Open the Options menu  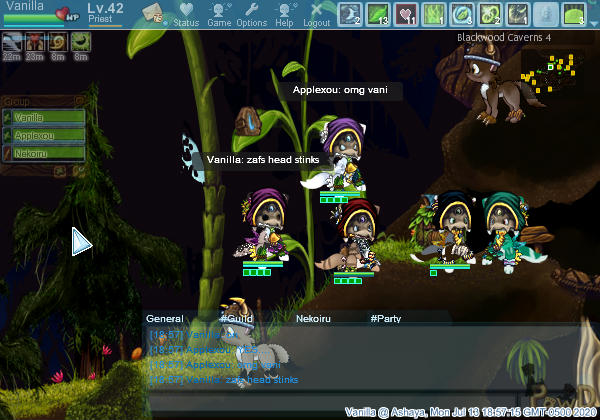(252, 14)
